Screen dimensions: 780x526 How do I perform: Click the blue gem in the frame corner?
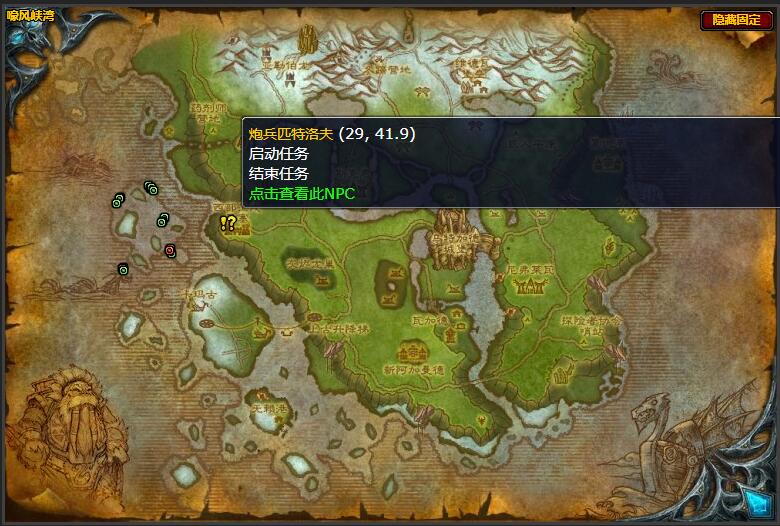tap(754, 500)
